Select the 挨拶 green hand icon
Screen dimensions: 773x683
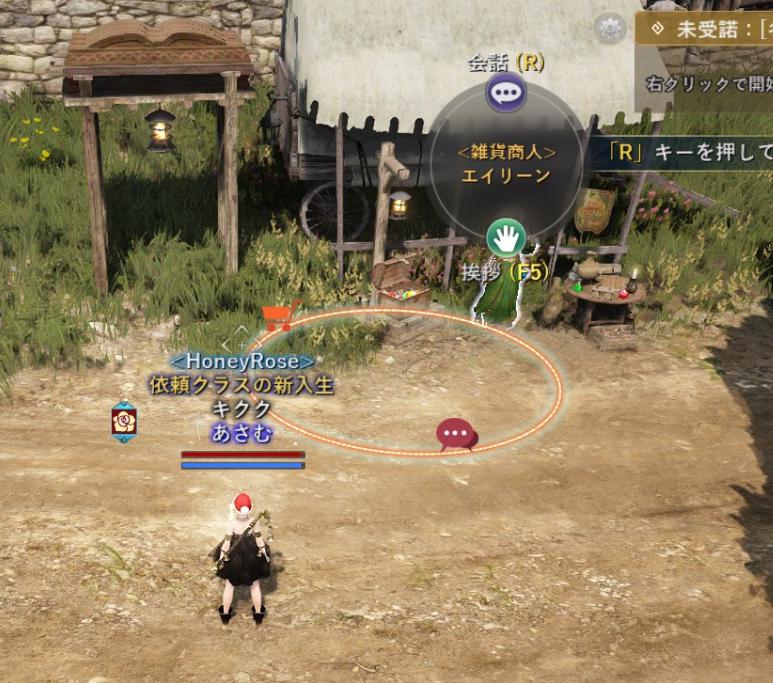click(x=506, y=238)
